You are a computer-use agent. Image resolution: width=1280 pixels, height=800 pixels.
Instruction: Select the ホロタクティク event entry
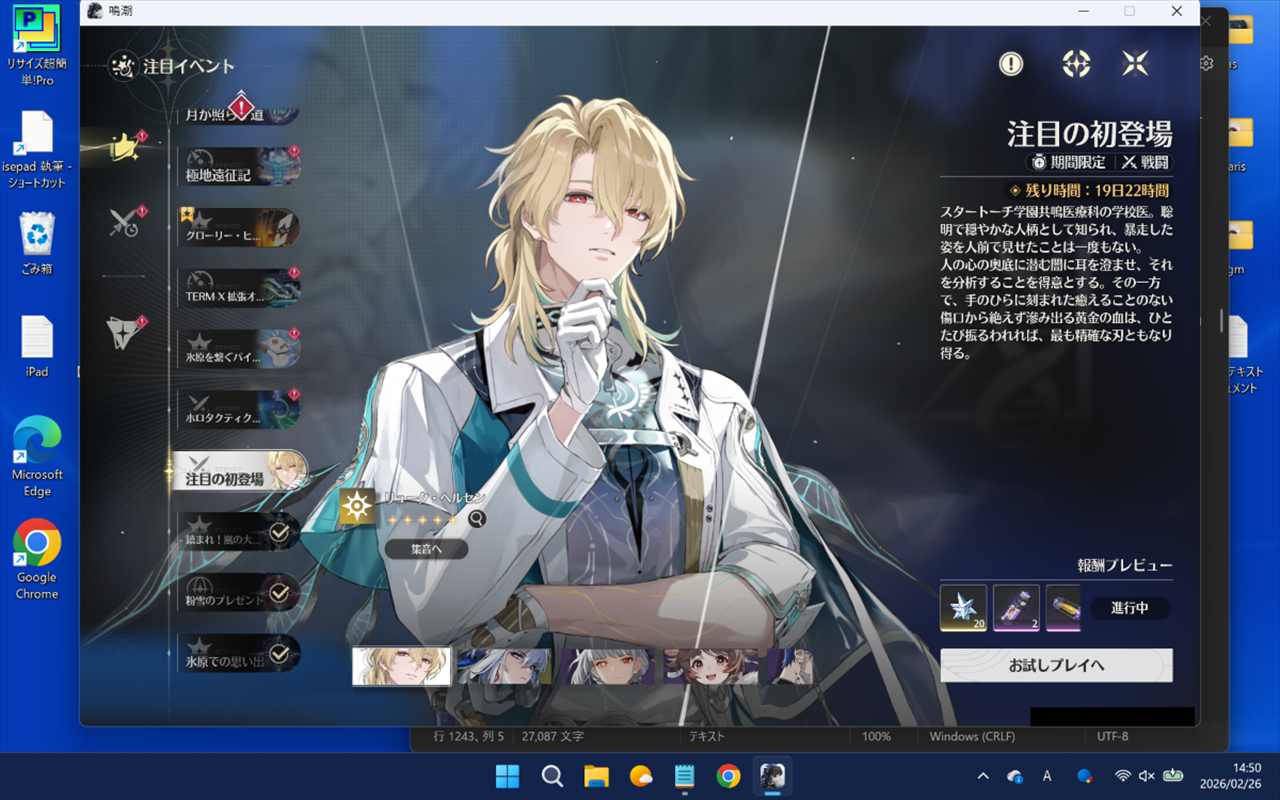238,409
